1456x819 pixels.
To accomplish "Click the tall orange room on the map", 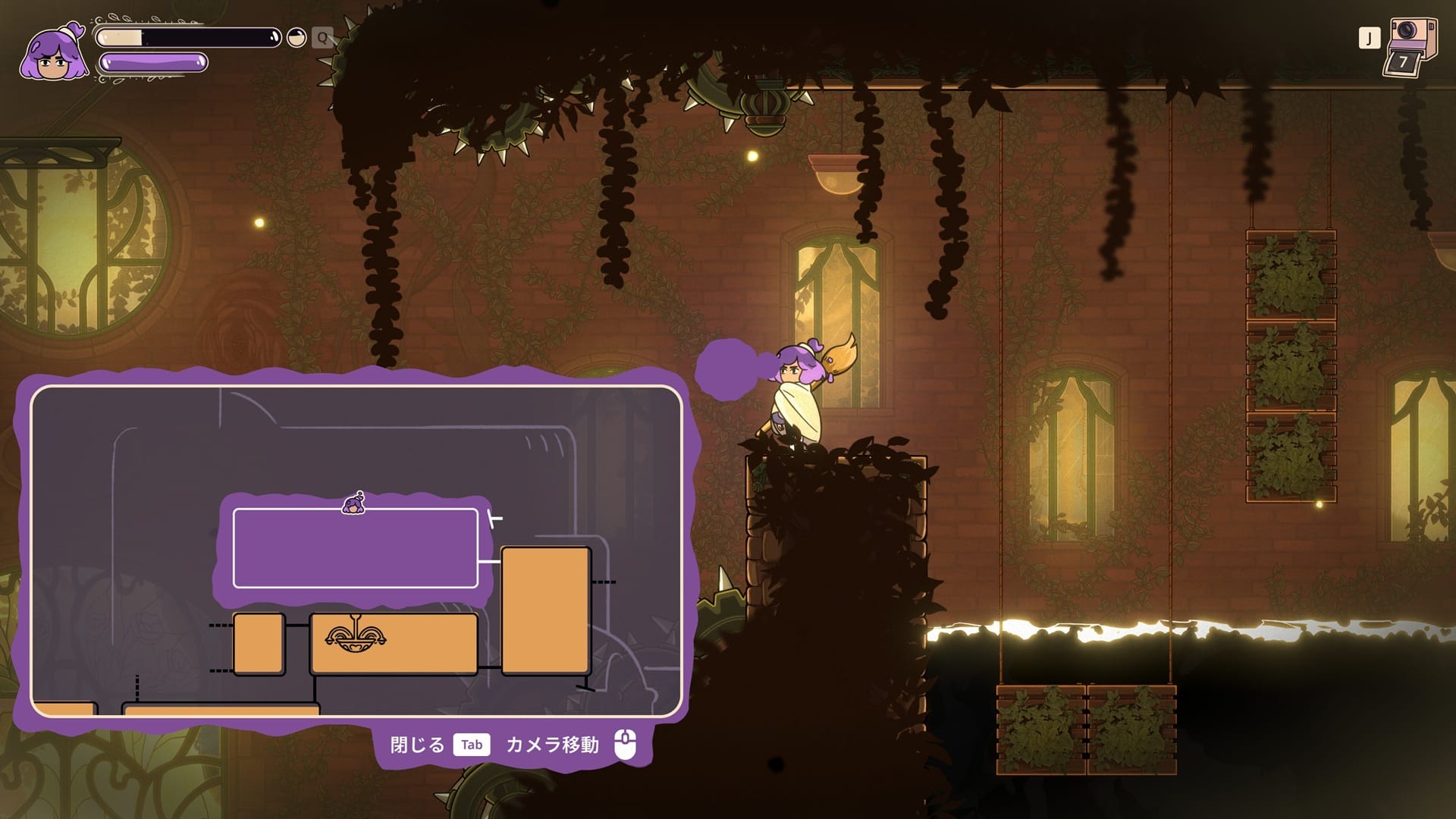I will point(545,610).
